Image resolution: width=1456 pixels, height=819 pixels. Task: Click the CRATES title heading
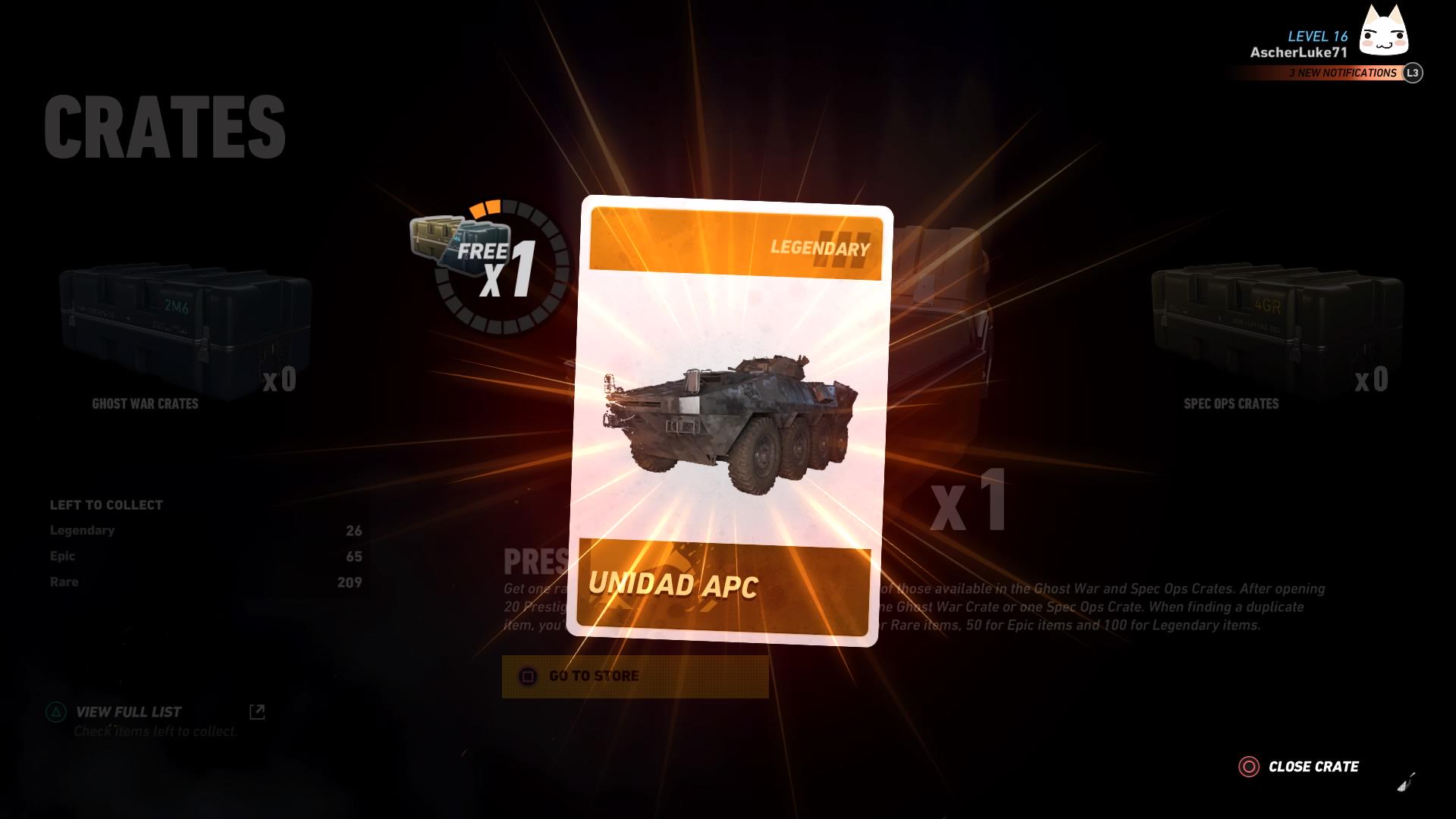point(165,125)
